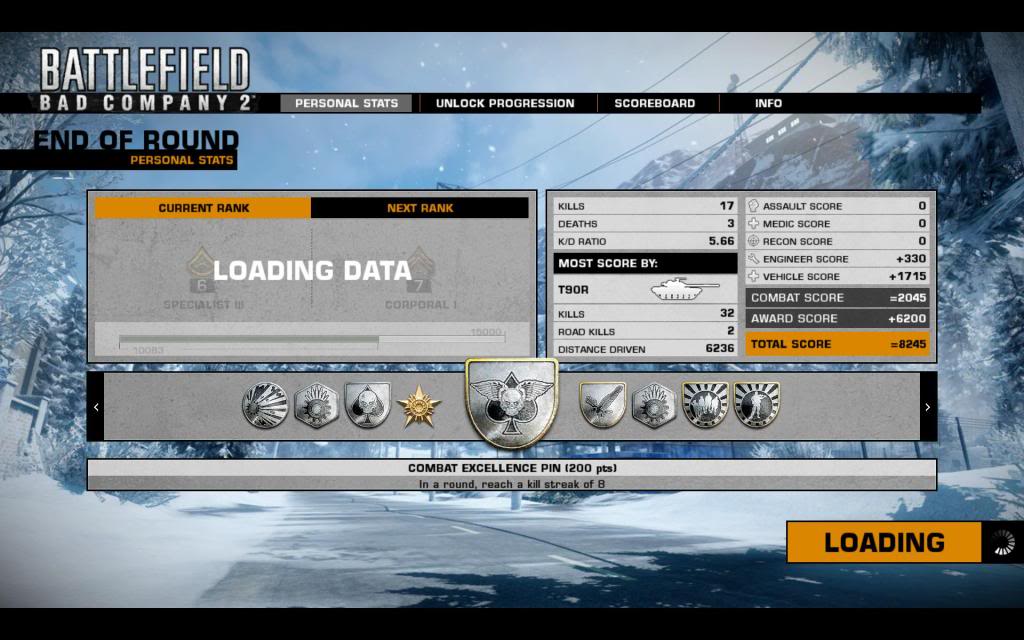Select the Current Rank header

[204, 208]
